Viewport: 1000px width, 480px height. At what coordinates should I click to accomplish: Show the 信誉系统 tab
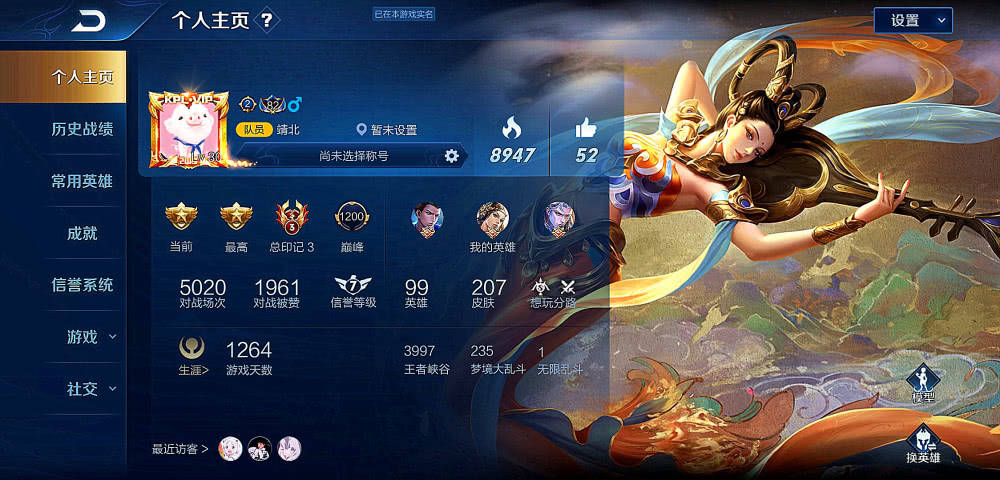[x=82, y=285]
